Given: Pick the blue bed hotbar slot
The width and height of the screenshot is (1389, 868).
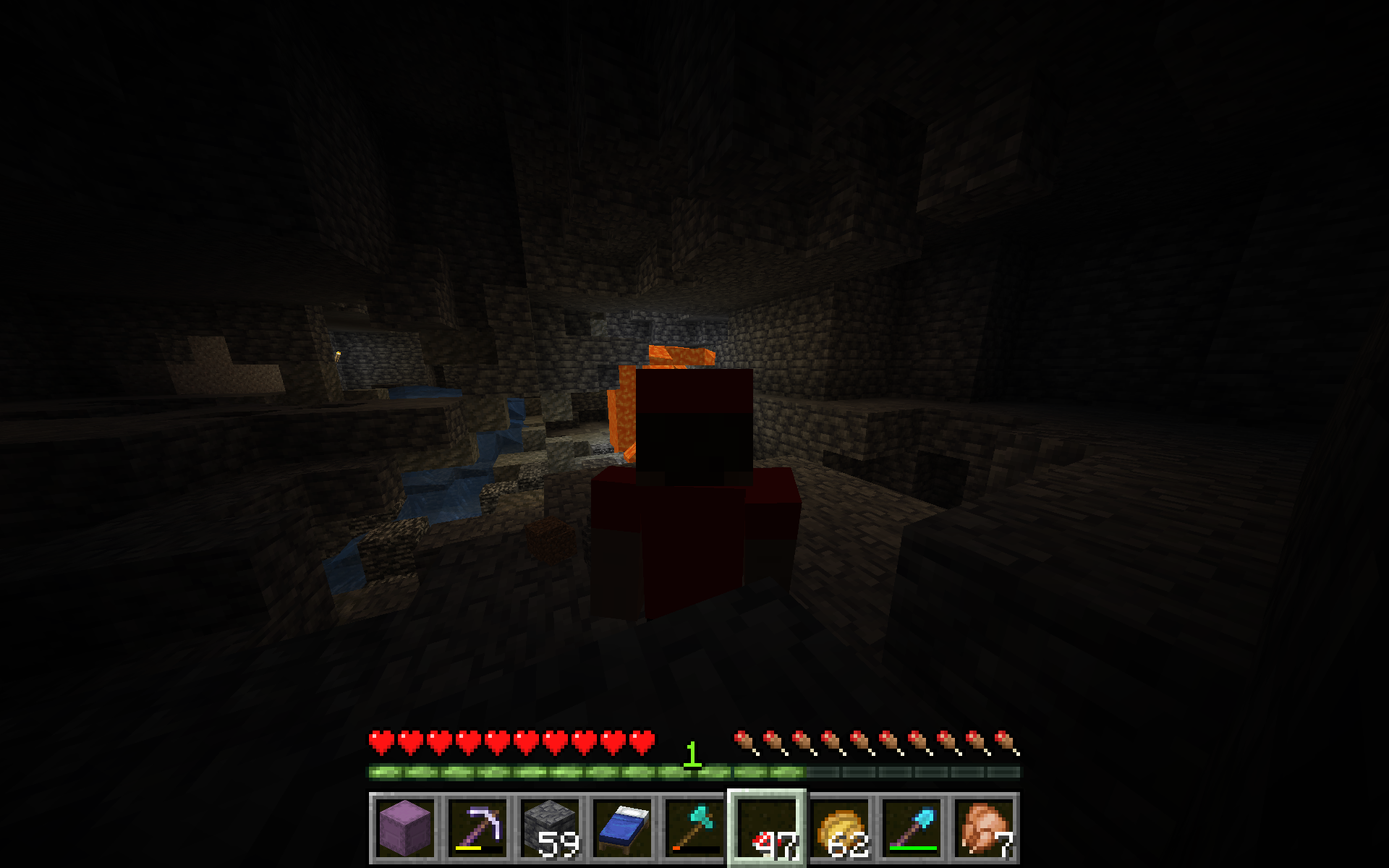Looking at the screenshot, I should pos(622,827).
